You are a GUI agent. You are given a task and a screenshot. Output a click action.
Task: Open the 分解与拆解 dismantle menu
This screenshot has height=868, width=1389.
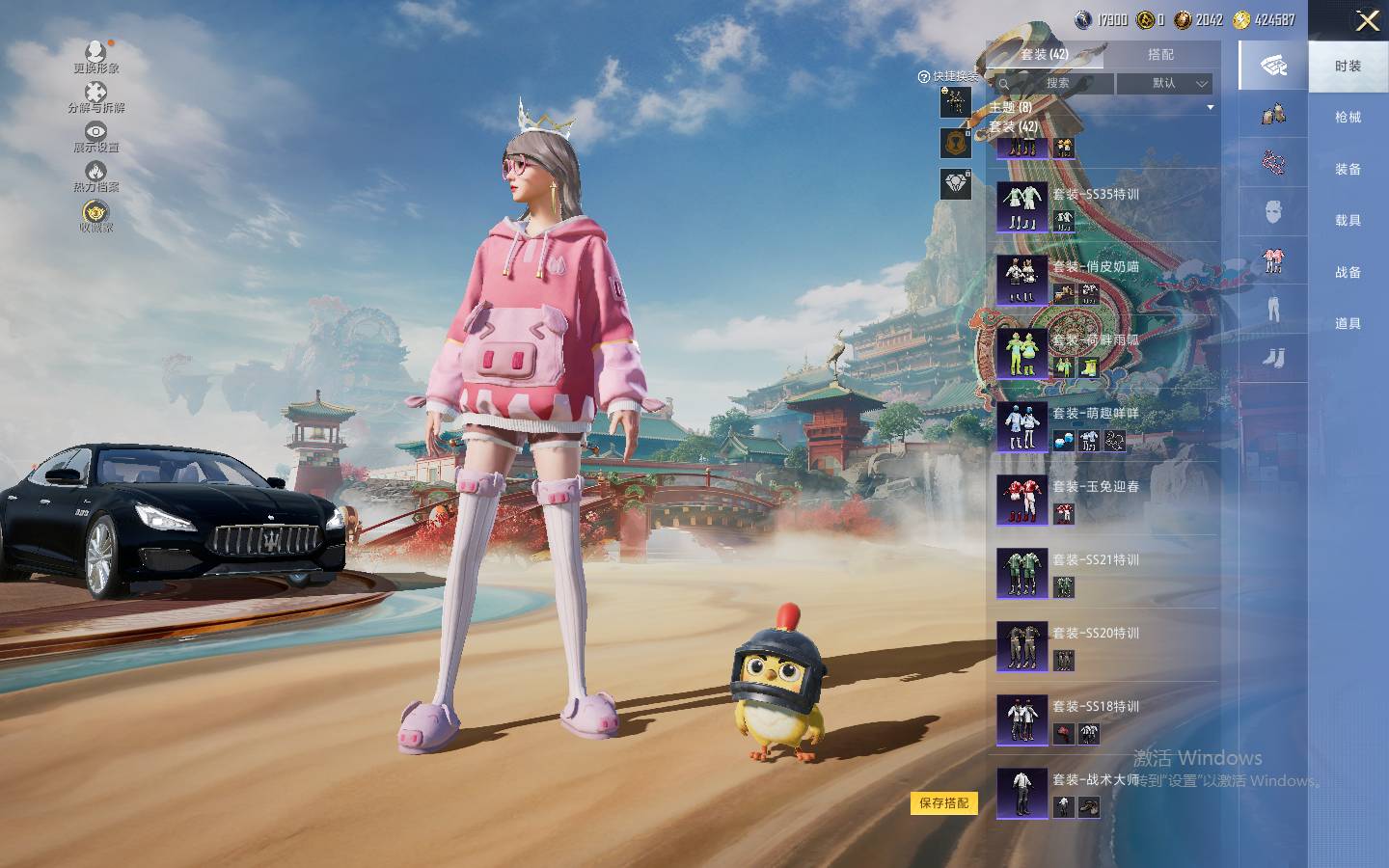pyautogui.click(x=95, y=96)
